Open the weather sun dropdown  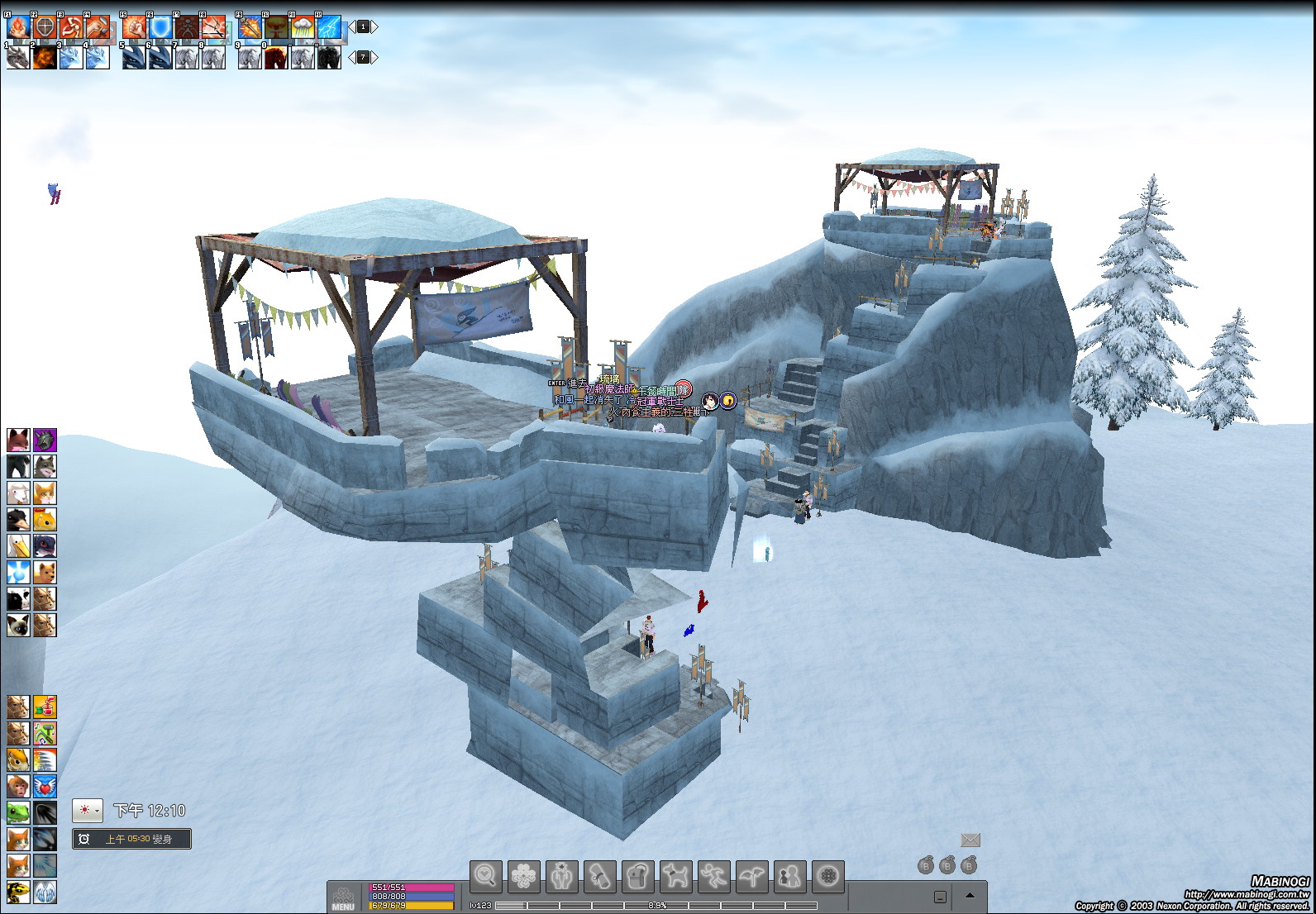[88, 811]
